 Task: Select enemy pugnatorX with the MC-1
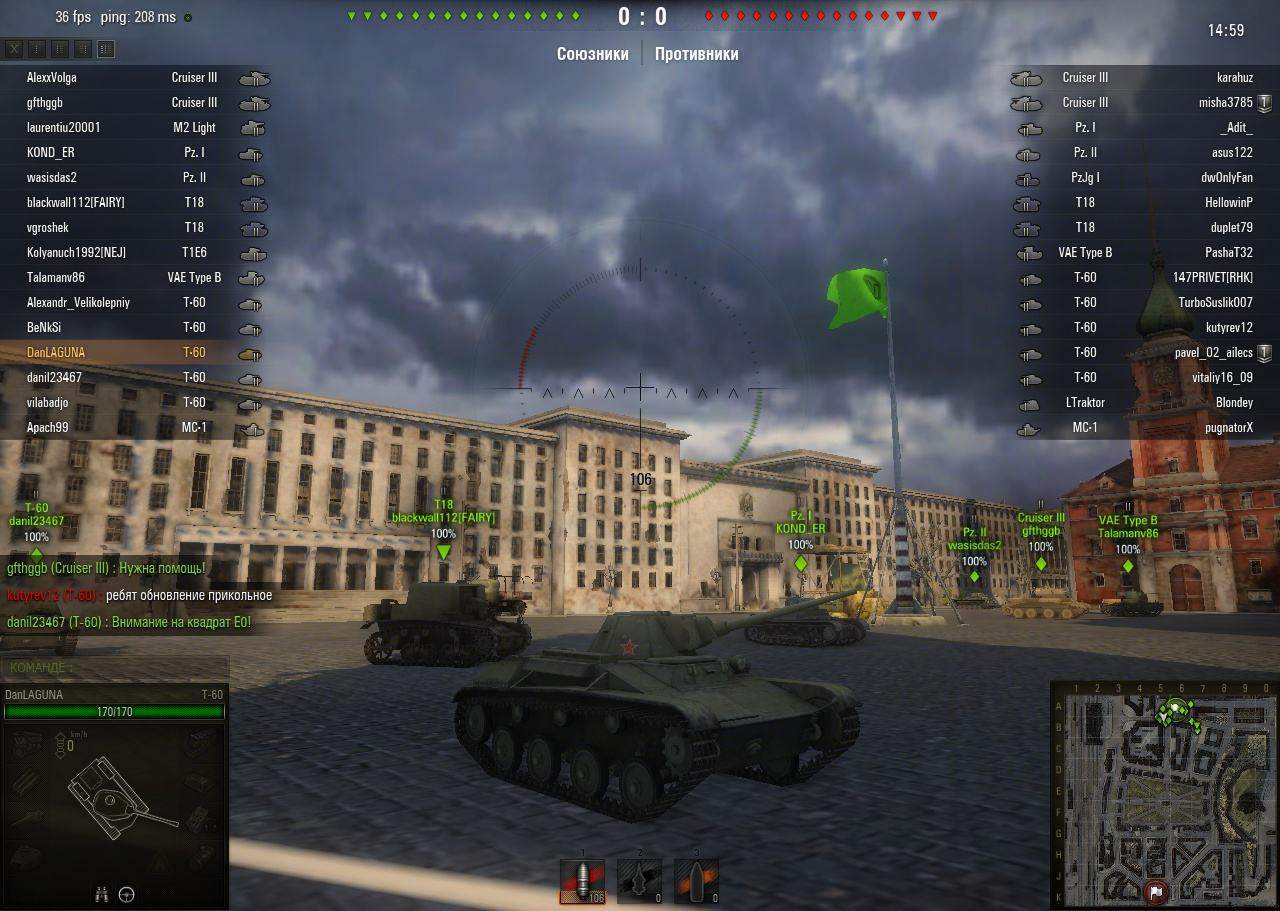click(1229, 427)
